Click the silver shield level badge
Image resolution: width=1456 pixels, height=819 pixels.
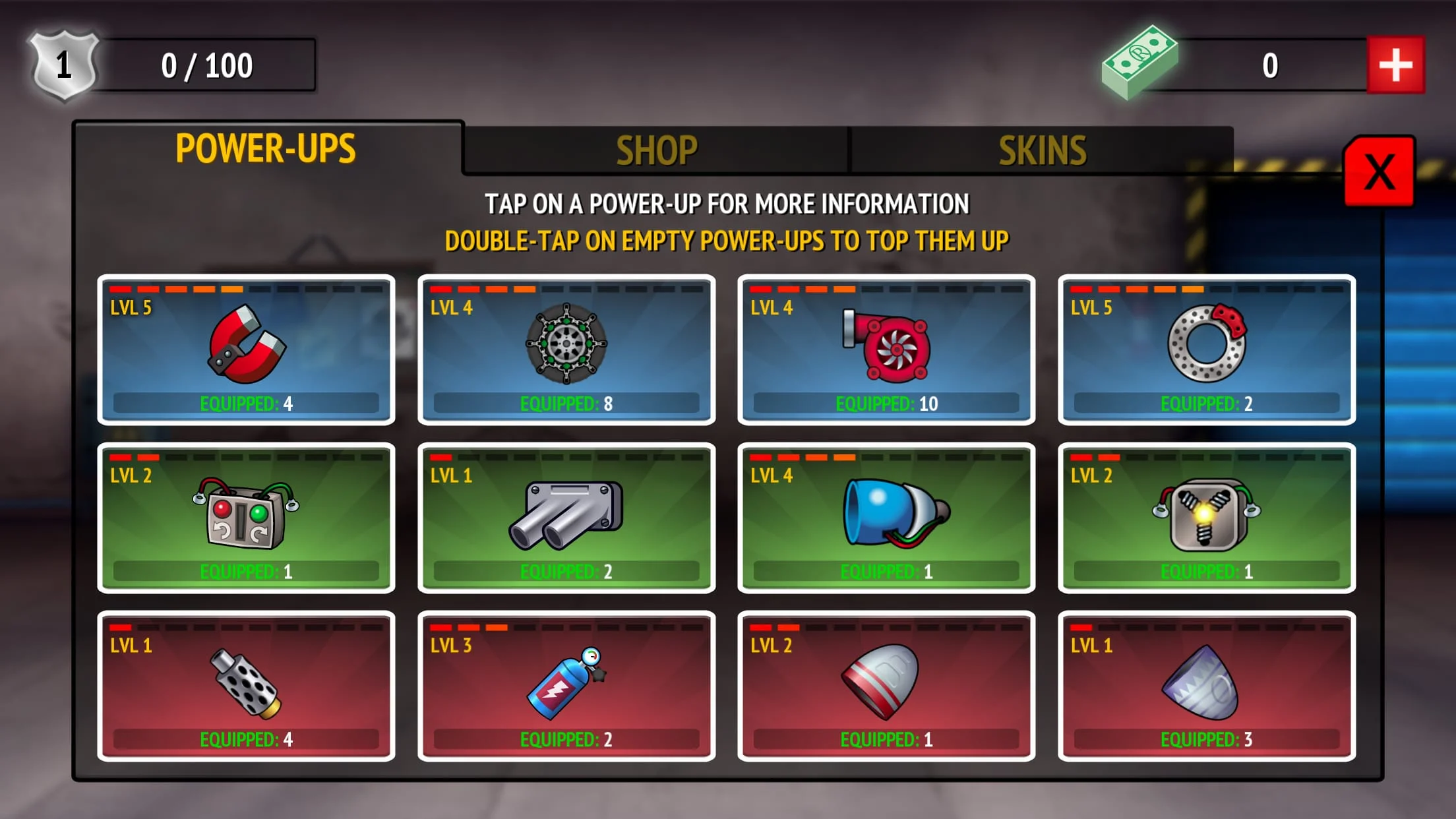click(63, 63)
